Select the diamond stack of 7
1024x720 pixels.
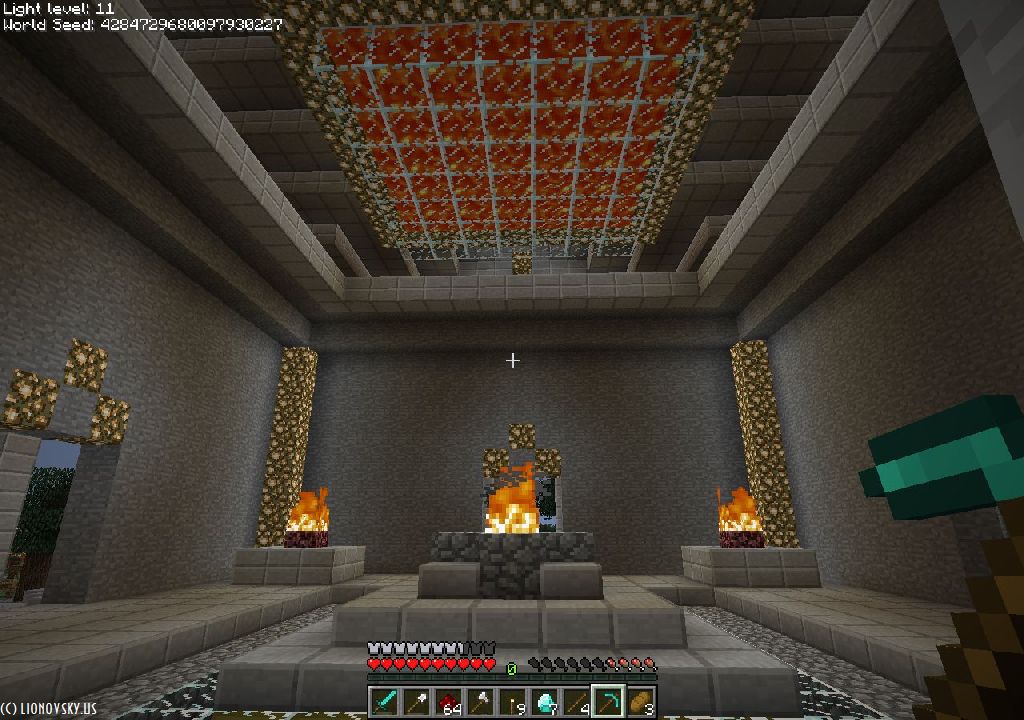(x=544, y=702)
